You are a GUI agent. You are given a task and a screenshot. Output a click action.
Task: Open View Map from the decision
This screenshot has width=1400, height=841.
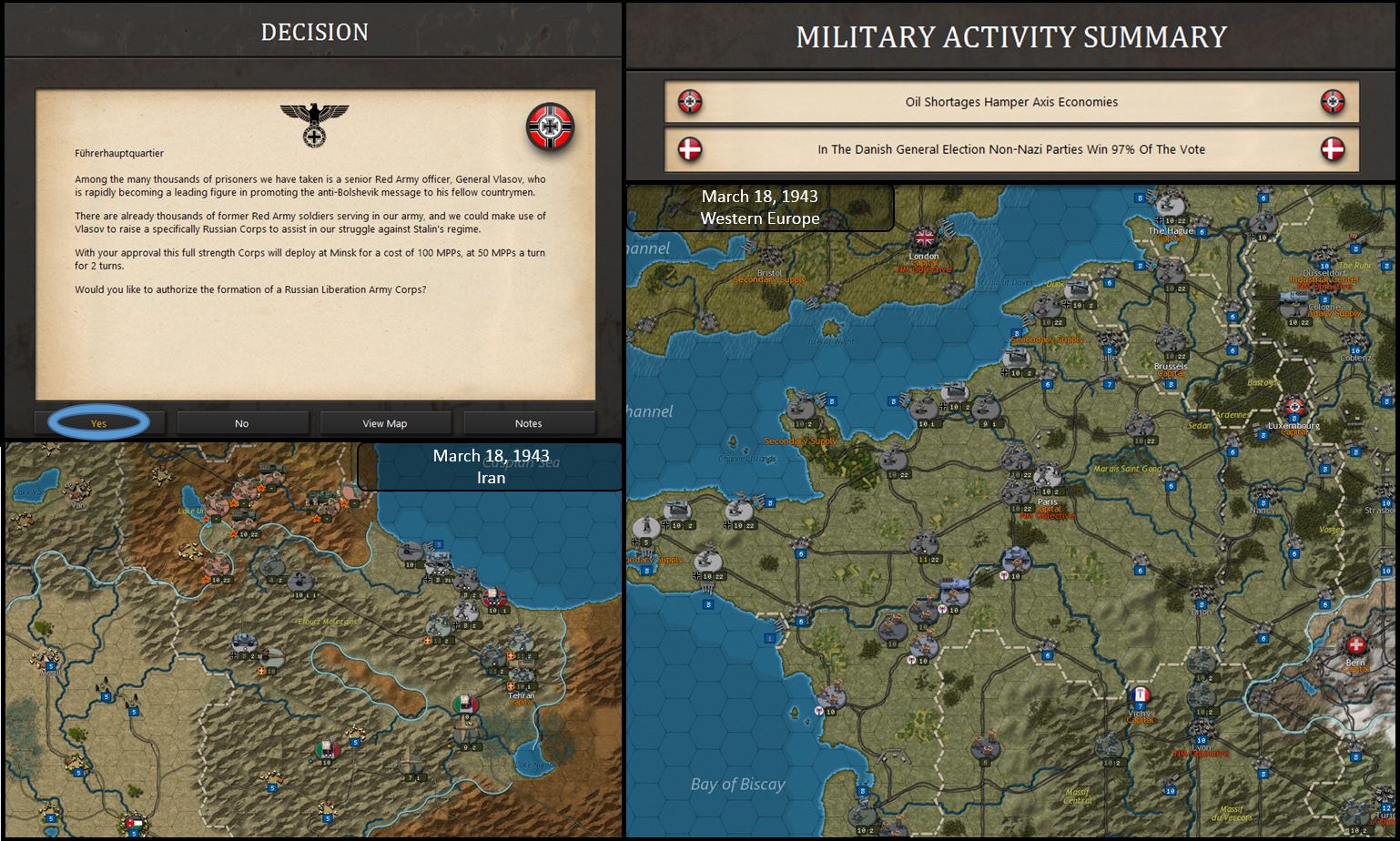[x=384, y=423]
